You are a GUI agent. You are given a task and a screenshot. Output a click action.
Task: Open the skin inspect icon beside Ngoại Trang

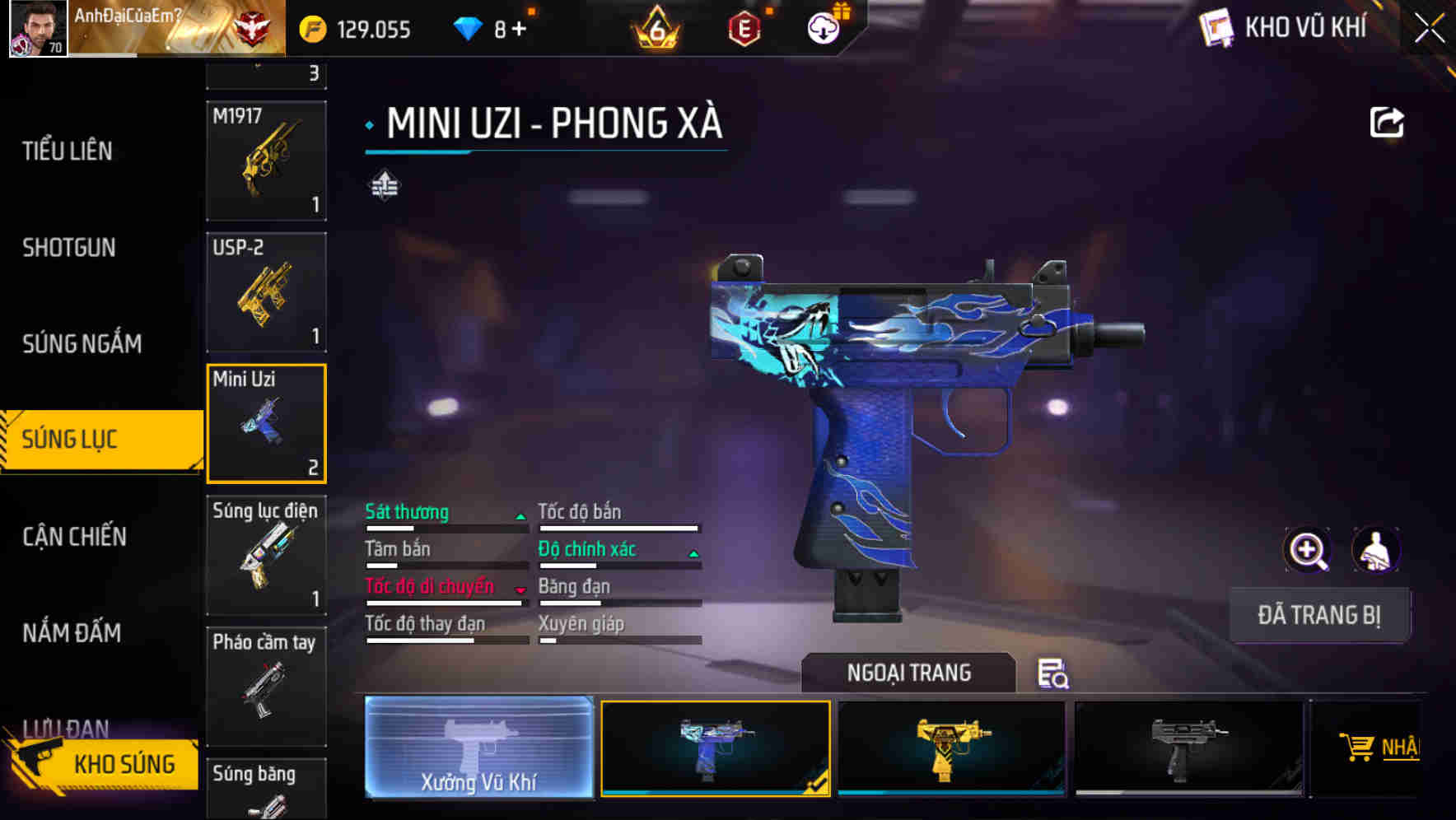click(x=1052, y=674)
